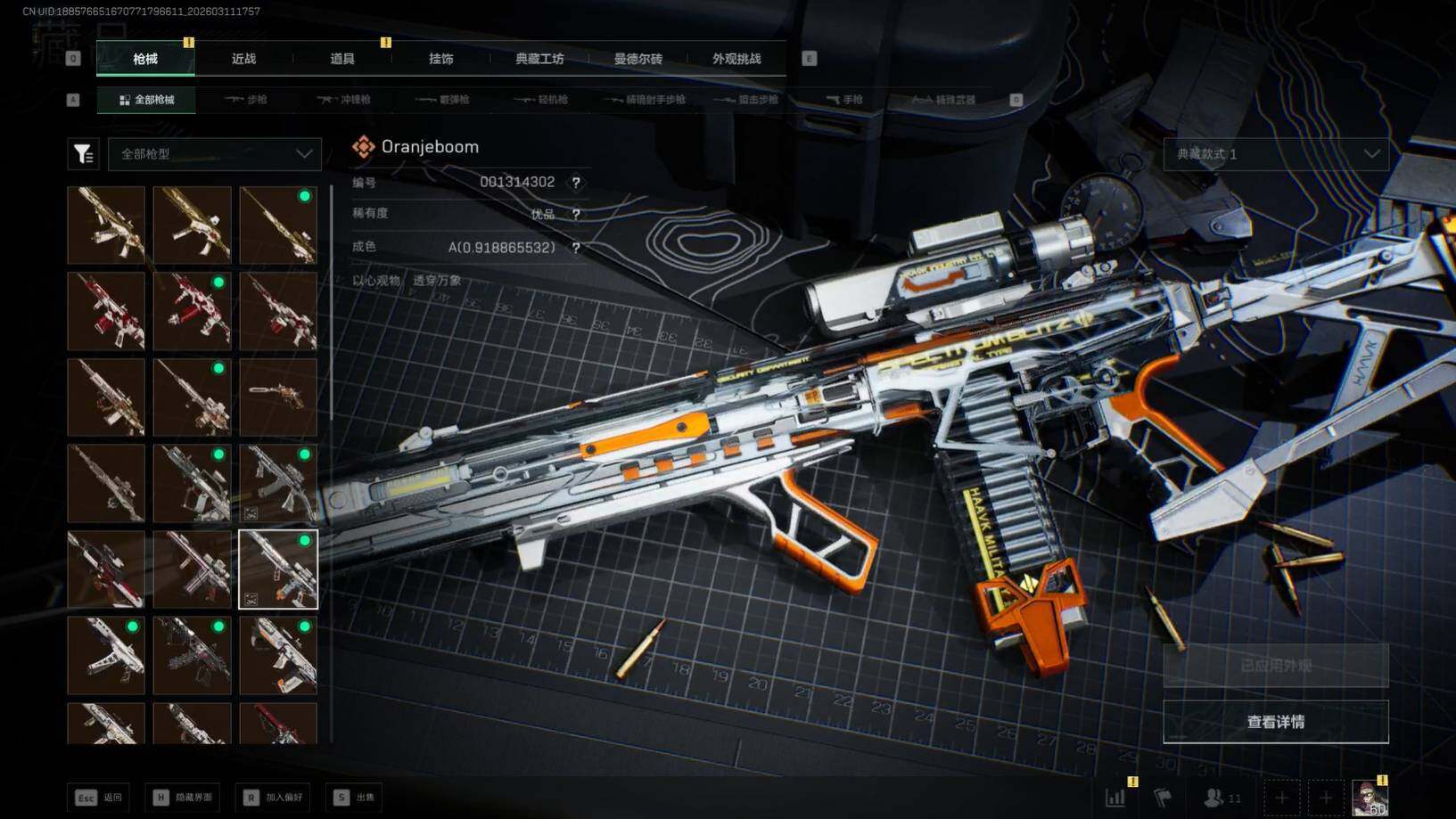
Task: Open 查看详情 view details button
Action: pyautogui.click(x=1276, y=722)
